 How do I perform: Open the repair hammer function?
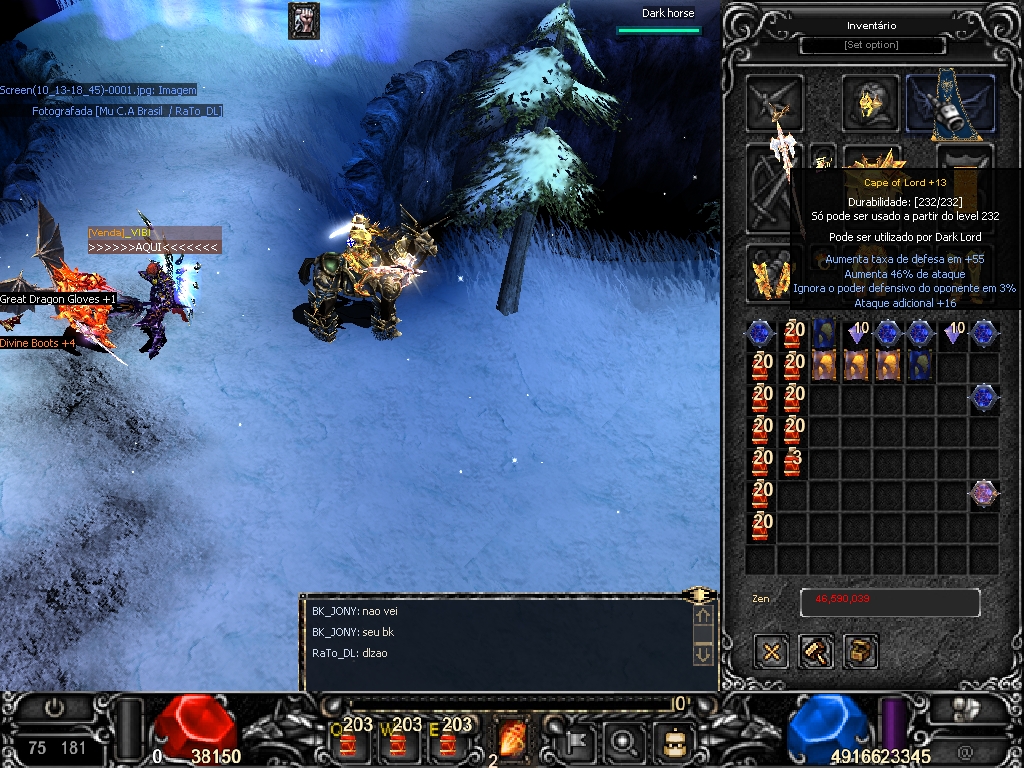tap(817, 652)
